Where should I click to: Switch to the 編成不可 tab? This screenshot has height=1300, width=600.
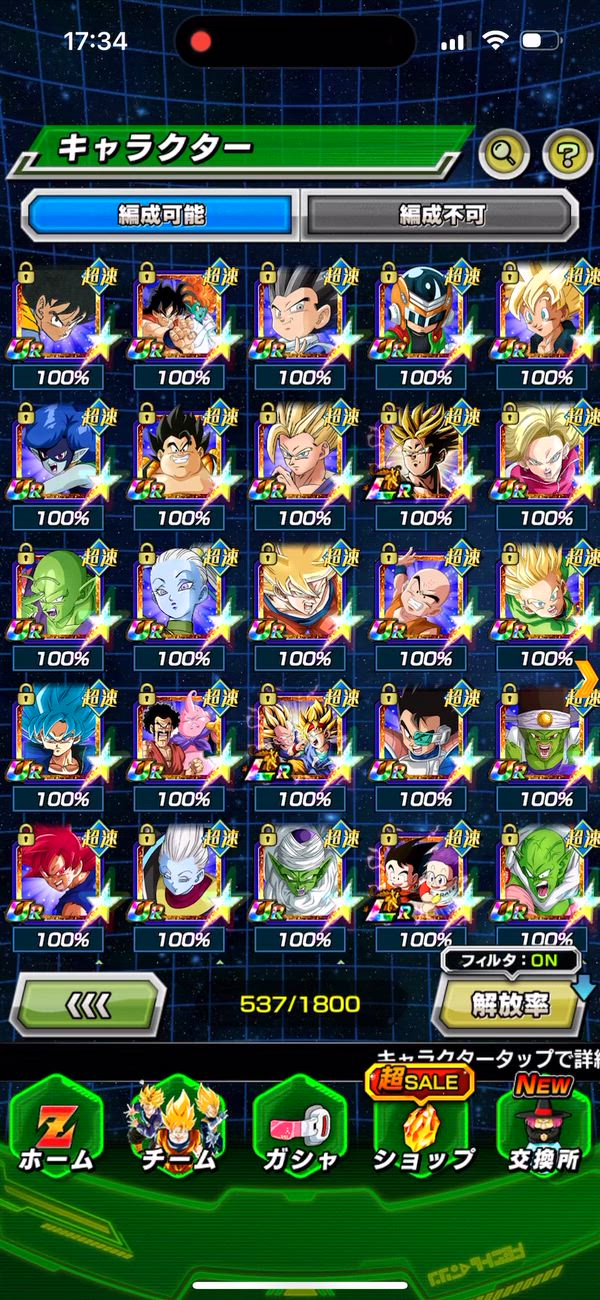pos(441,214)
